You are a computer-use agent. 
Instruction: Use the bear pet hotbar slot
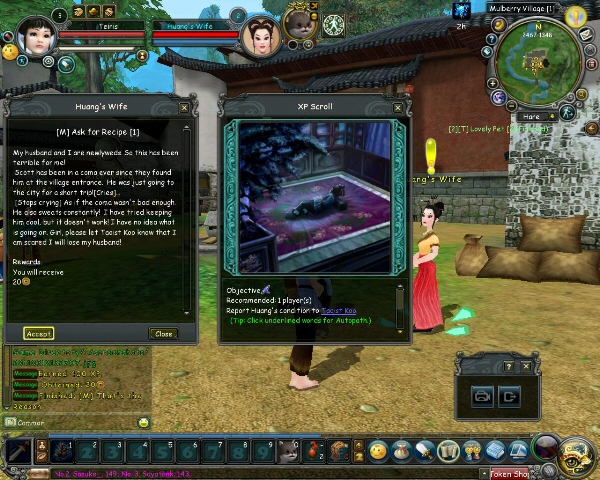click(x=289, y=451)
